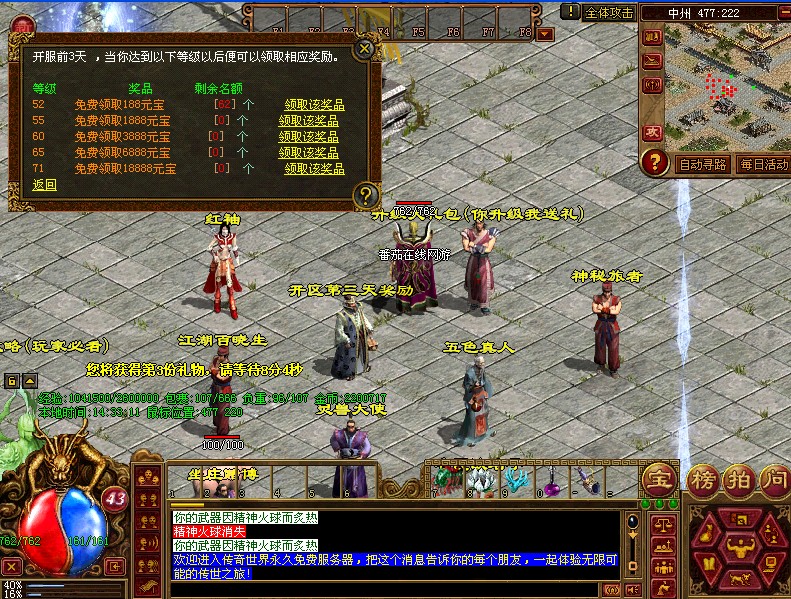Open the minimap of 中州

pos(720,90)
